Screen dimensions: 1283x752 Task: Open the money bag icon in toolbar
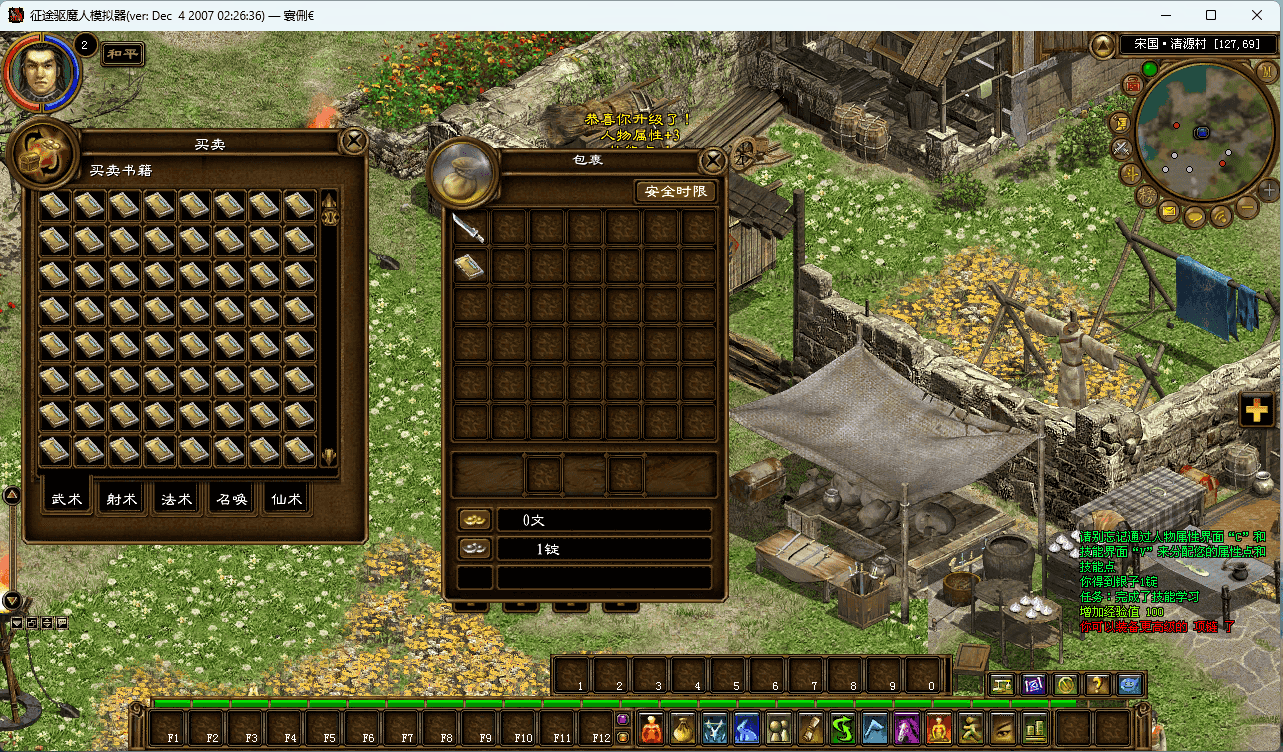pos(684,728)
